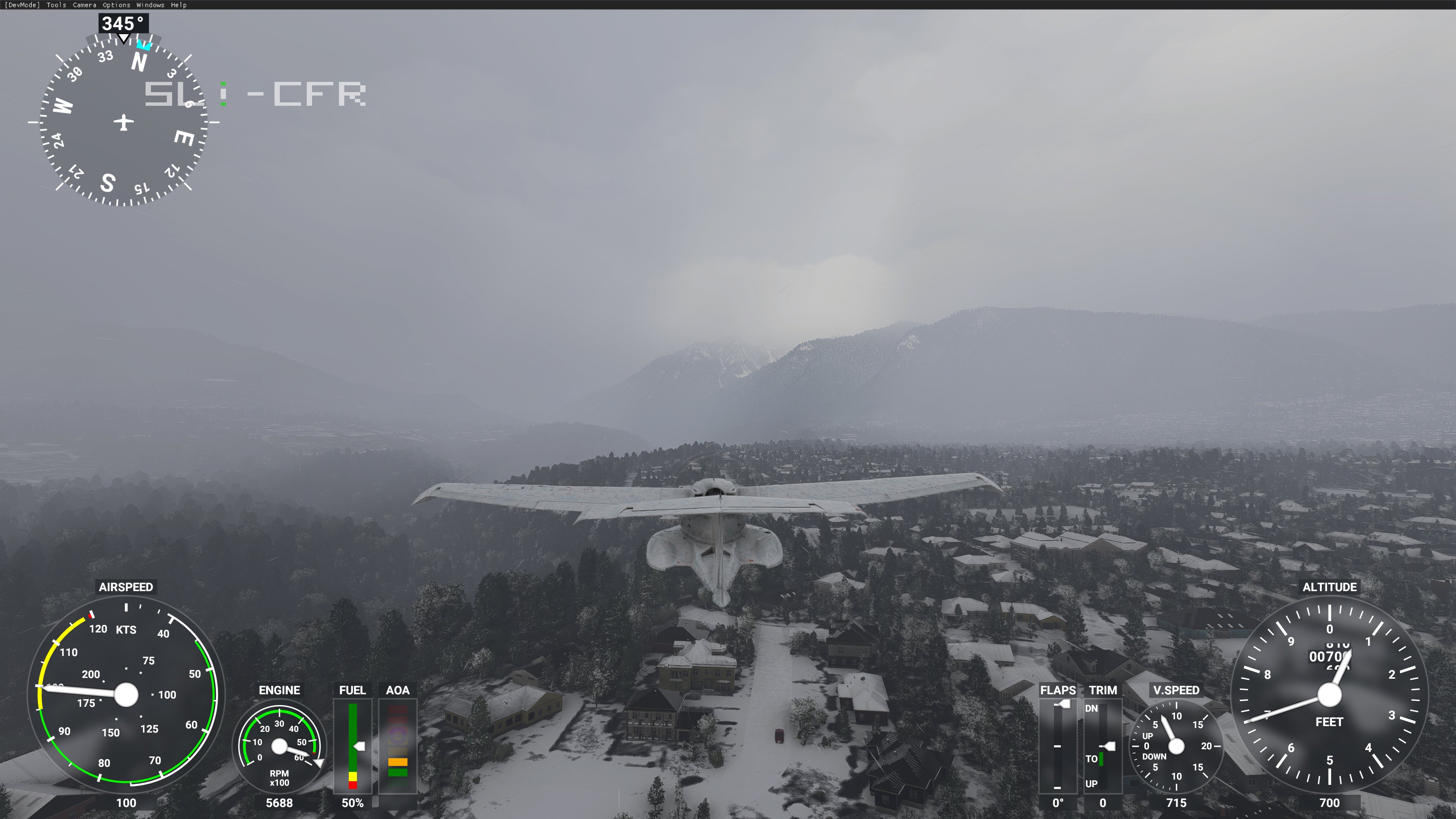Open the Windows menu
The width and height of the screenshot is (1456, 819).
(x=151, y=5)
